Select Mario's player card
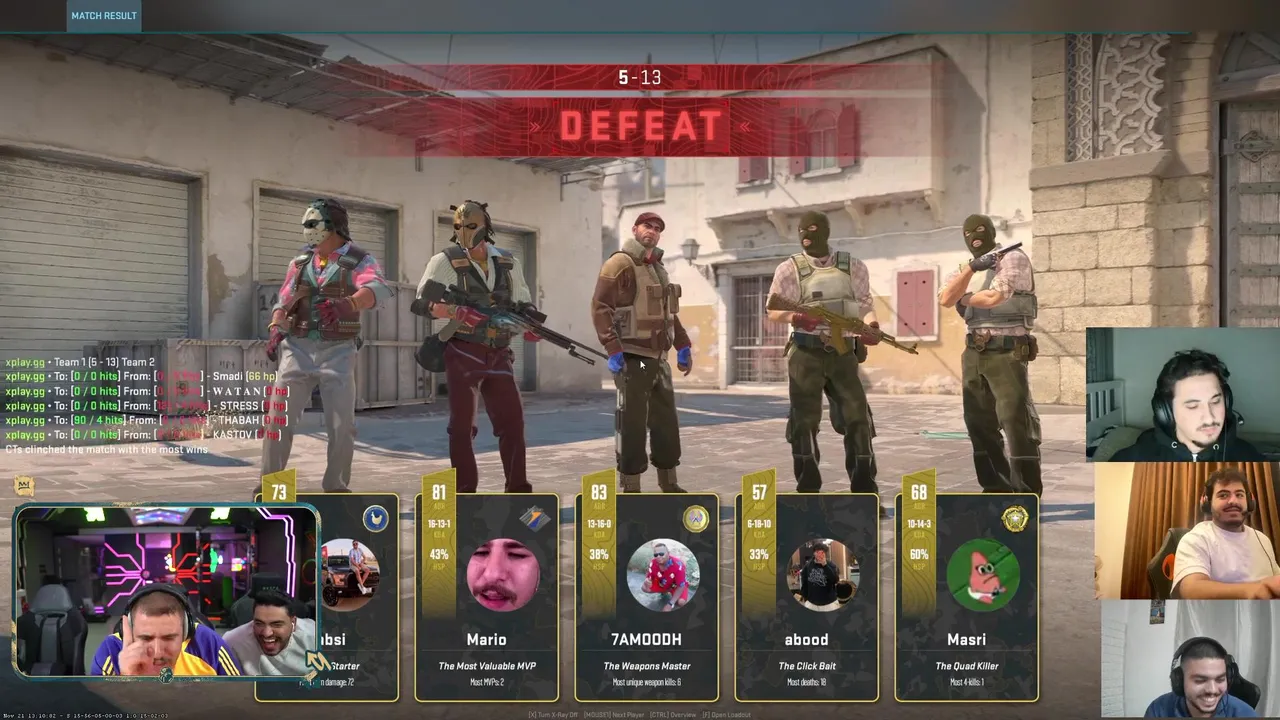The image size is (1280, 720). [x=487, y=598]
